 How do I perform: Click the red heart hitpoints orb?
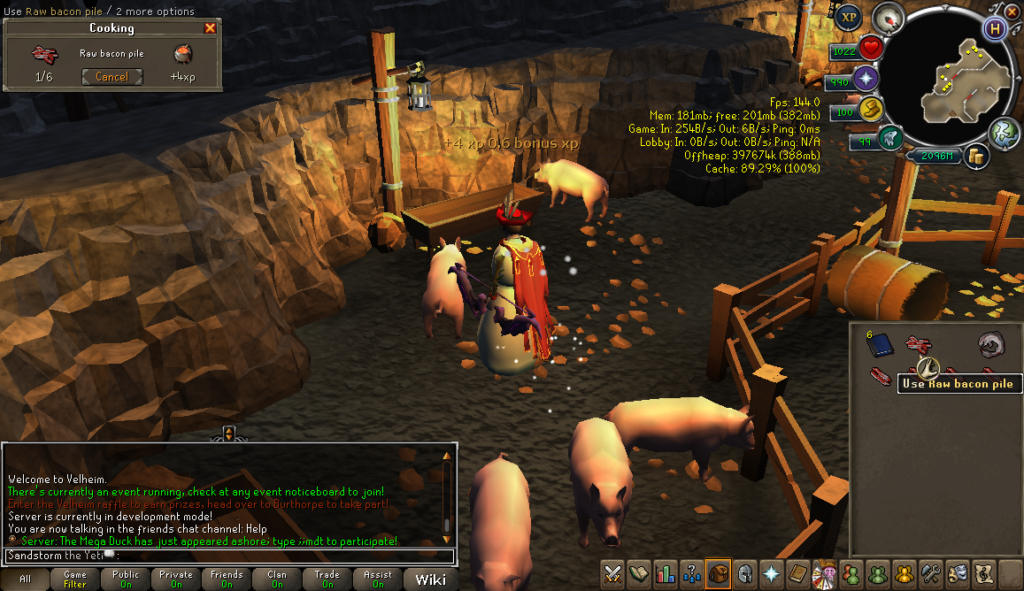[x=871, y=48]
